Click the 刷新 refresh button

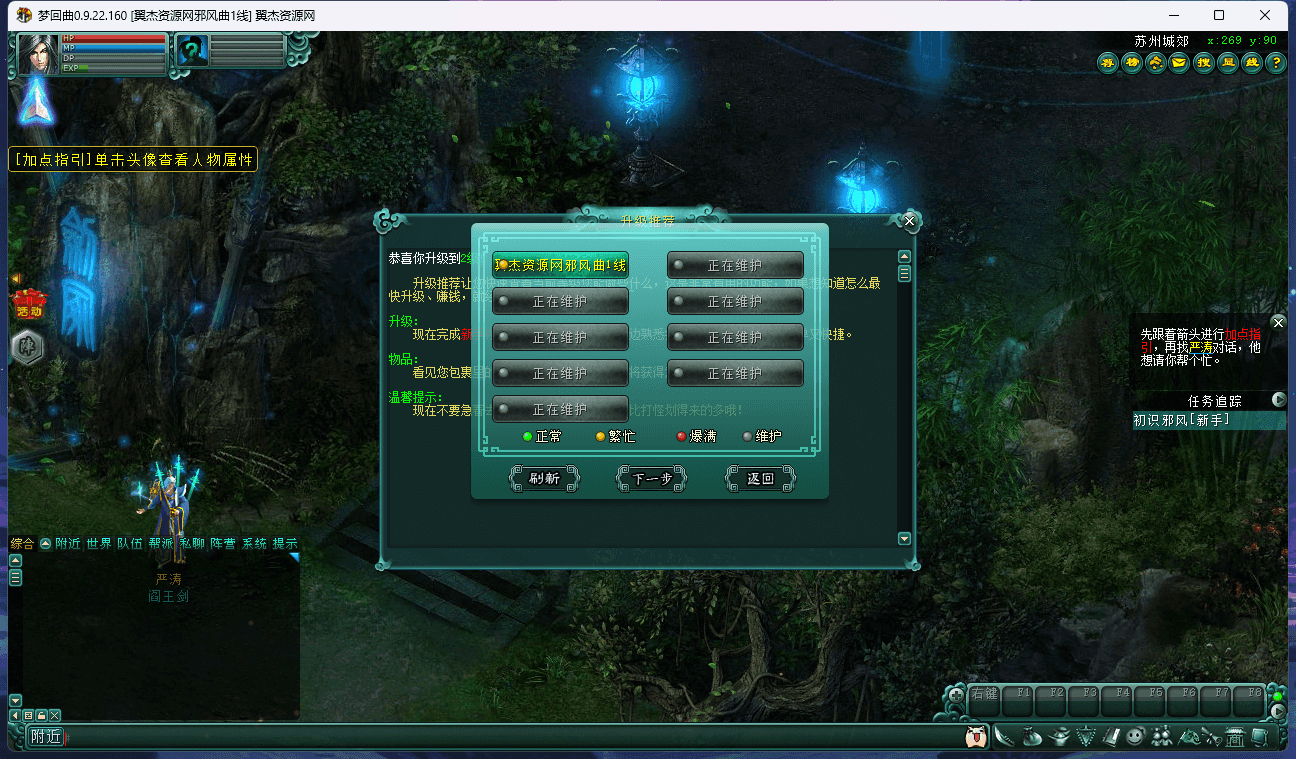pos(544,479)
